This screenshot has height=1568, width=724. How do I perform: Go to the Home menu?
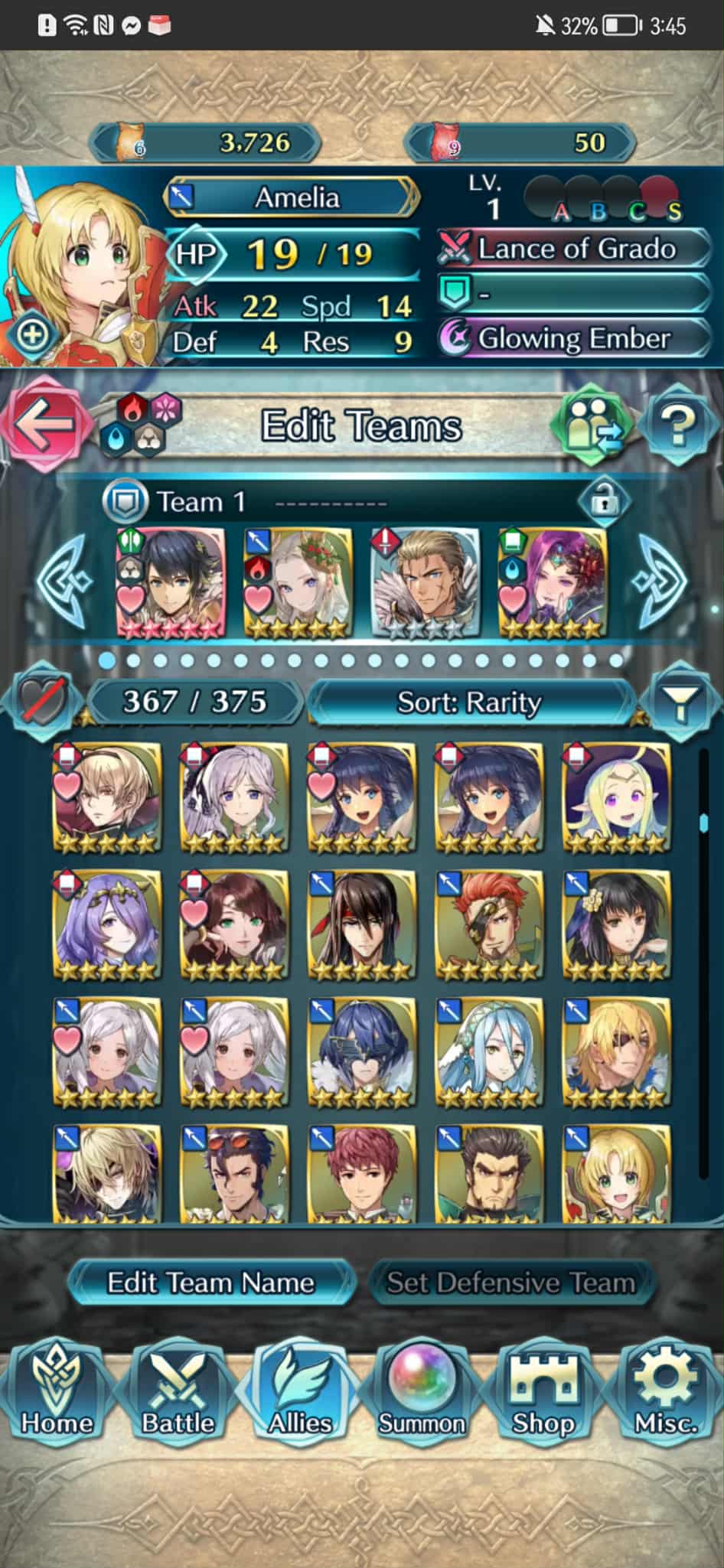tap(57, 1394)
